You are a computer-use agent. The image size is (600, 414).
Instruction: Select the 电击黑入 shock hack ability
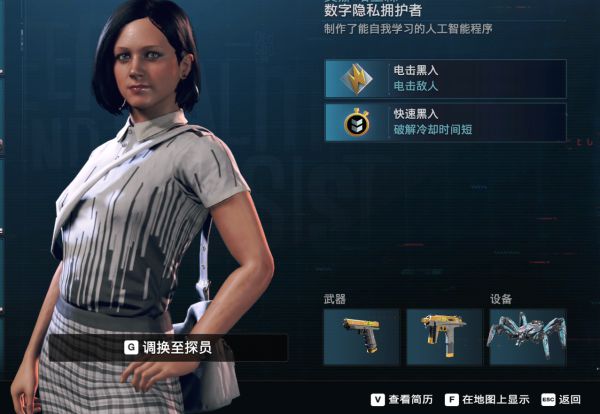445,79
